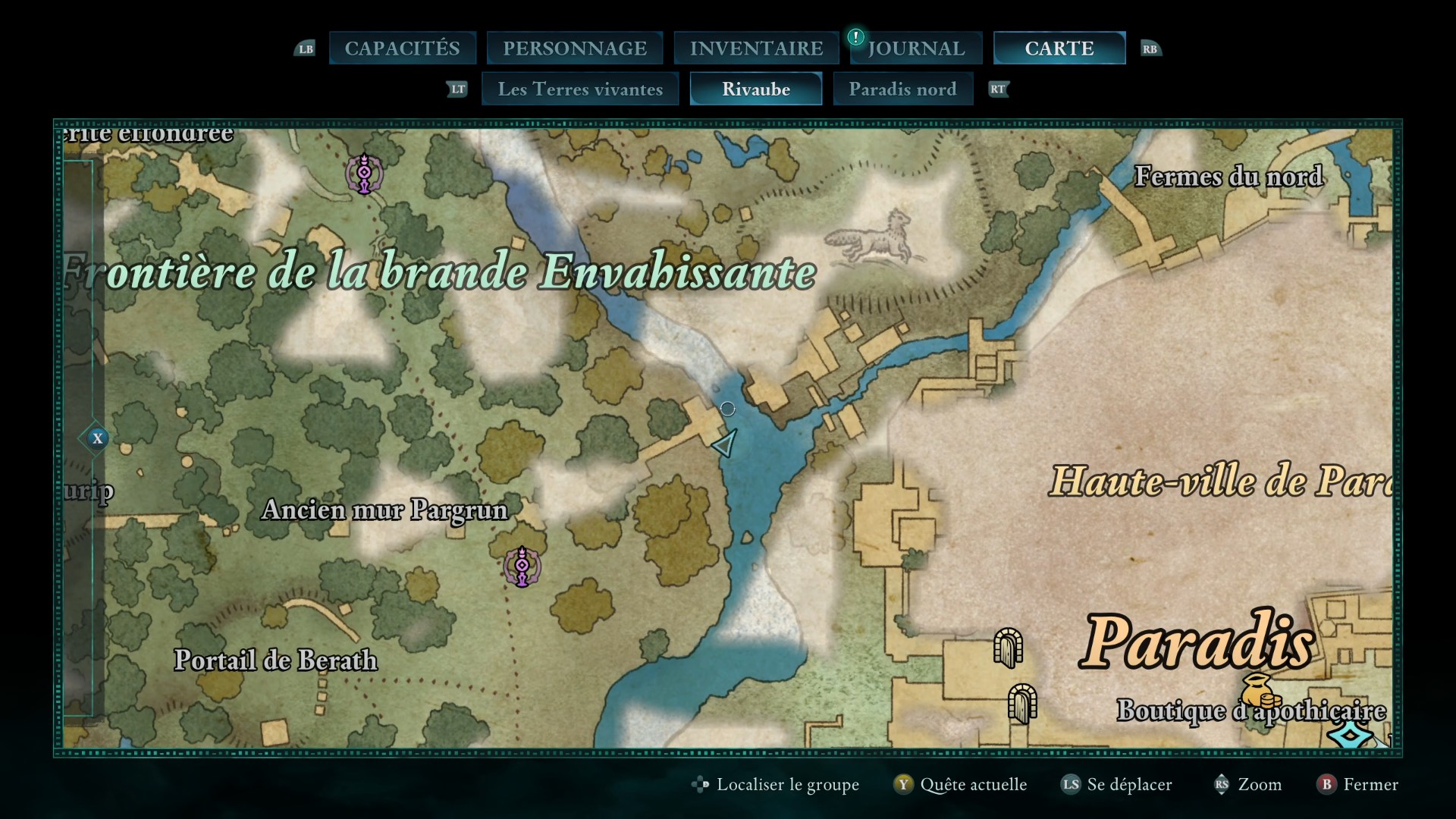
Task: Open the Capacités tab
Action: point(402,49)
